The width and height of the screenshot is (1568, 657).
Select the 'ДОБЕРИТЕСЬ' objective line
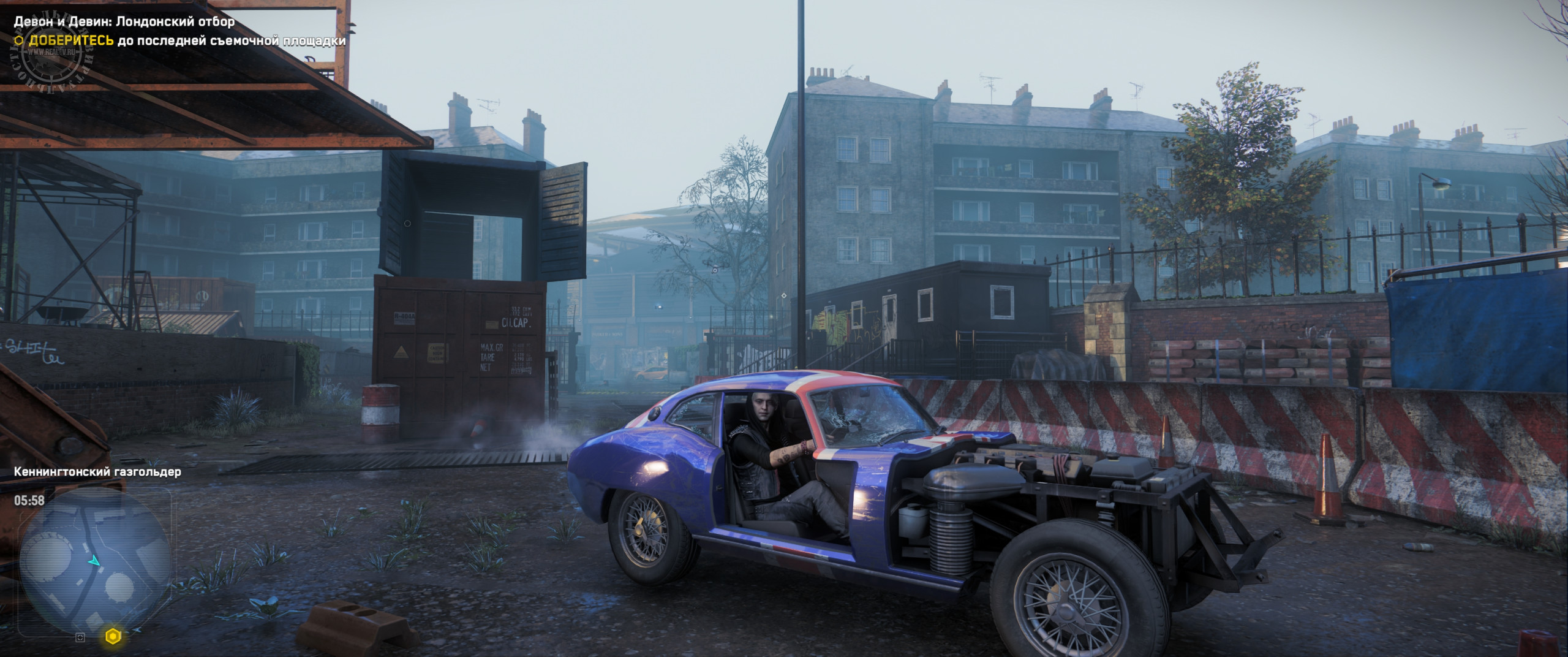pyautogui.click(x=180, y=41)
